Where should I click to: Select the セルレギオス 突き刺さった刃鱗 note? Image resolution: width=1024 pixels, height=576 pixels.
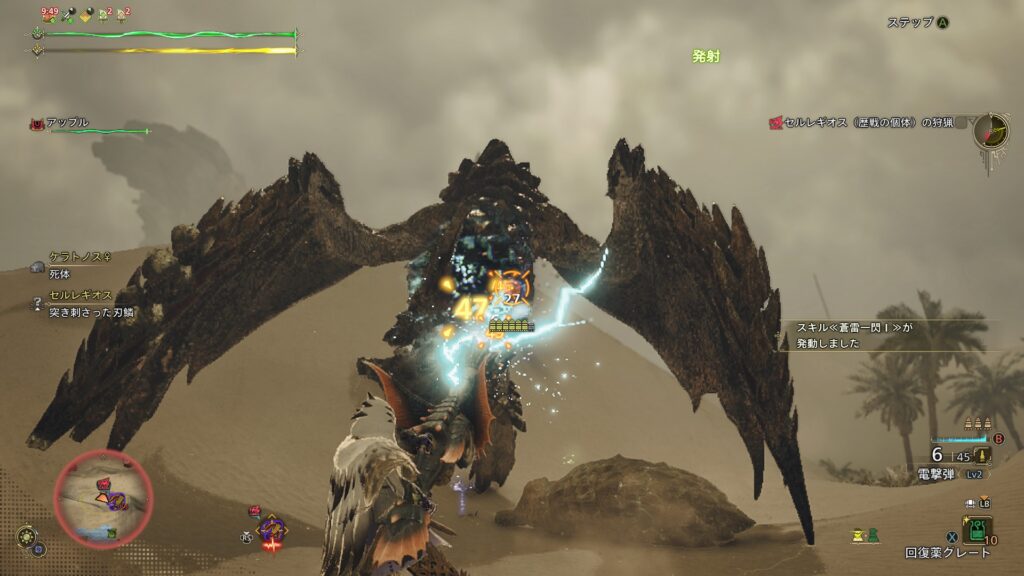coord(90,304)
